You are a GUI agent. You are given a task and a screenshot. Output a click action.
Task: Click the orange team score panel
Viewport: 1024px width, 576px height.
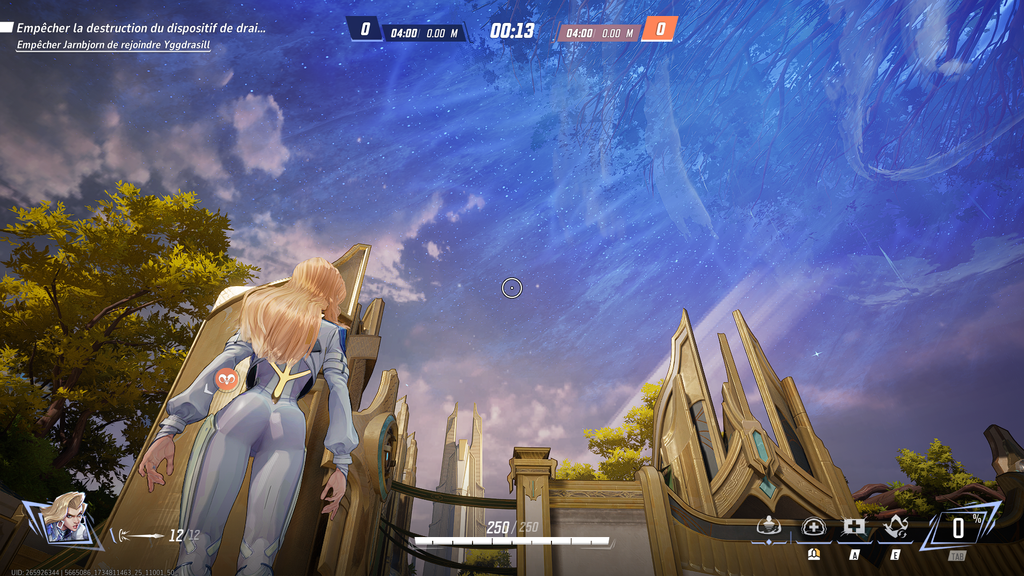659,30
